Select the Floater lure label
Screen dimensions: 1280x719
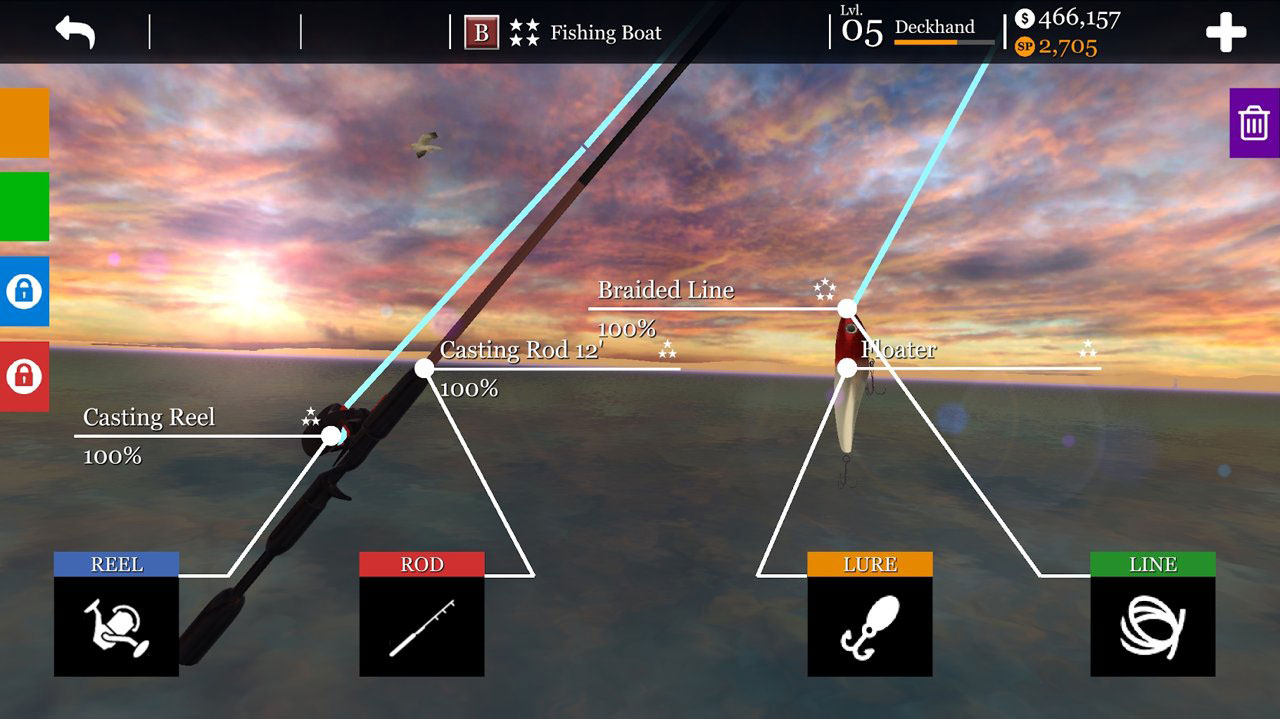pos(899,350)
